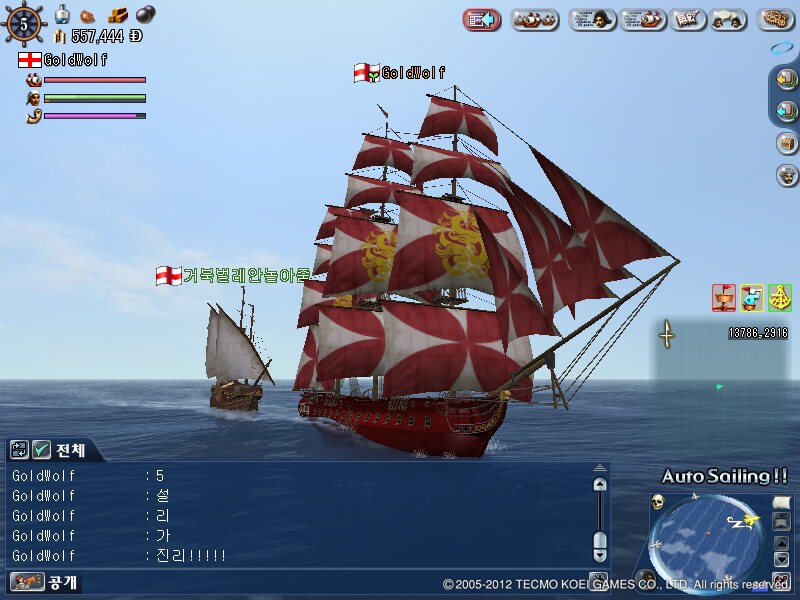800x600 pixels.
Task: Activate the blue telescope skill icon
Action: (x=752, y=297)
